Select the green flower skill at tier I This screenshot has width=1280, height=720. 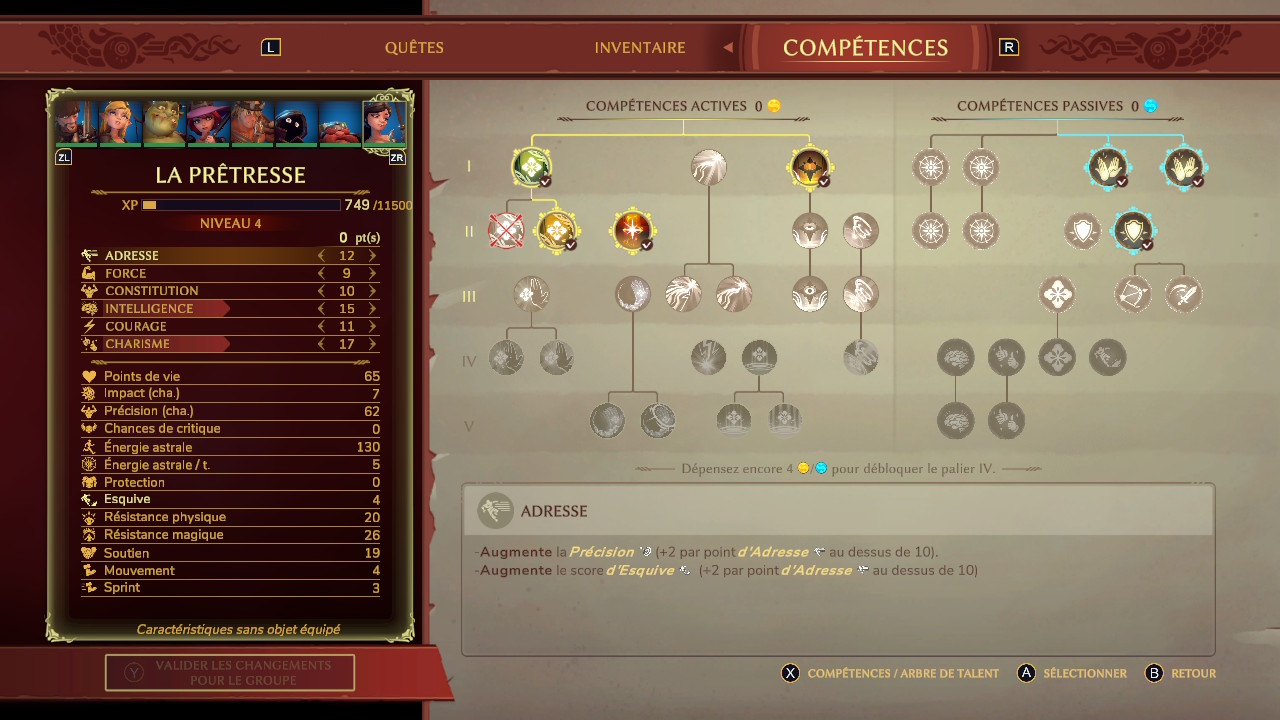tap(531, 167)
